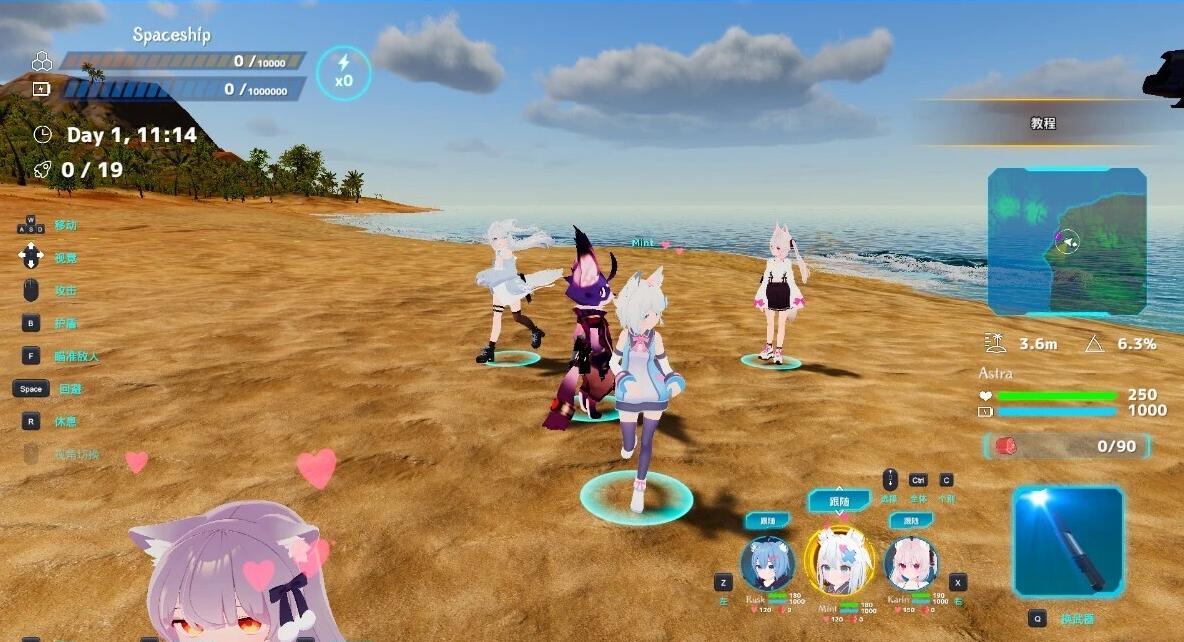The height and width of the screenshot is (642, 1184).
Task: Click the 跟随 tag above Karin
Action: click(910, 521)
